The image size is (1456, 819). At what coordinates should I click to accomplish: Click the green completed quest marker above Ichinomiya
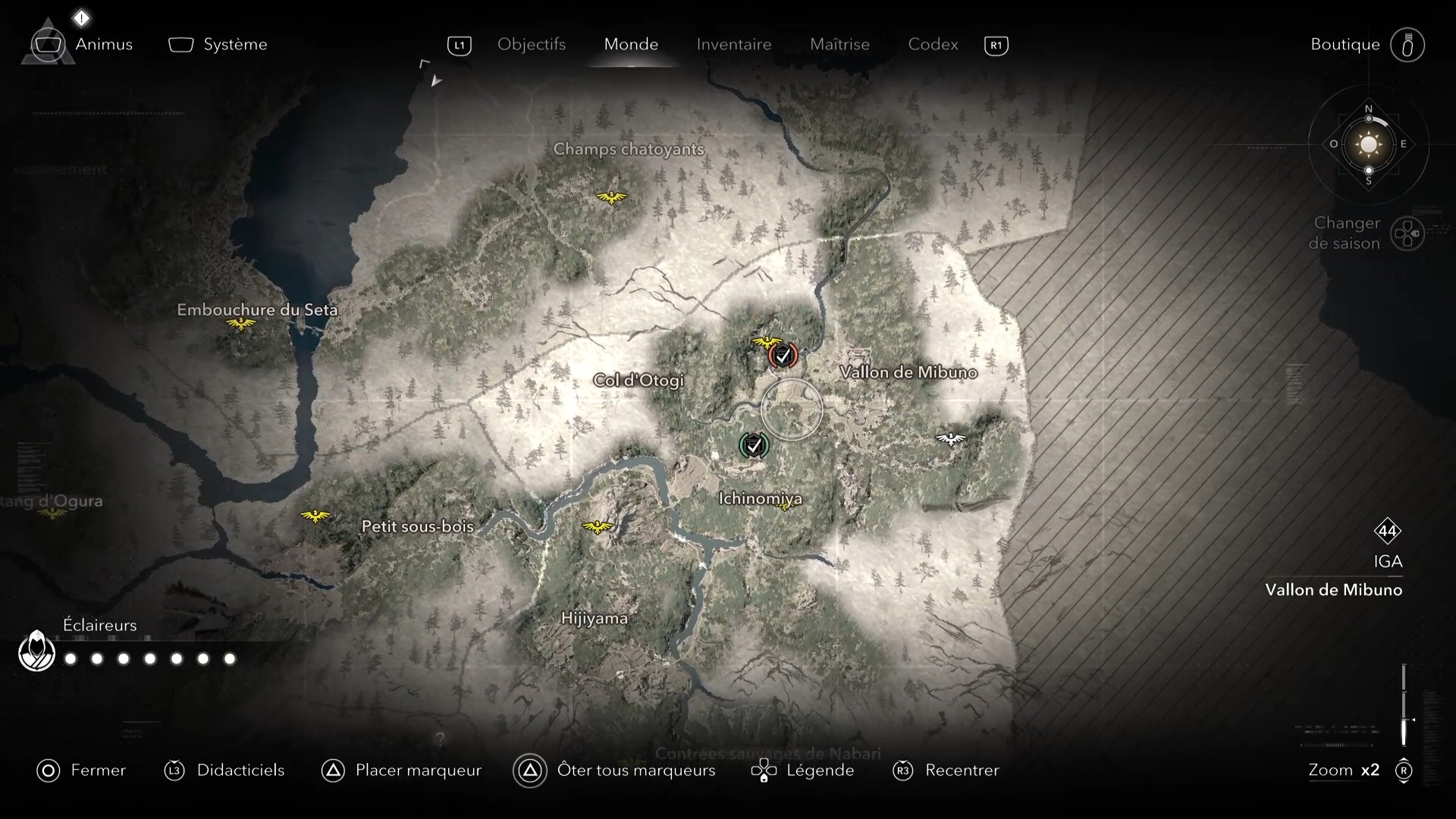click(x=755, y=446)
